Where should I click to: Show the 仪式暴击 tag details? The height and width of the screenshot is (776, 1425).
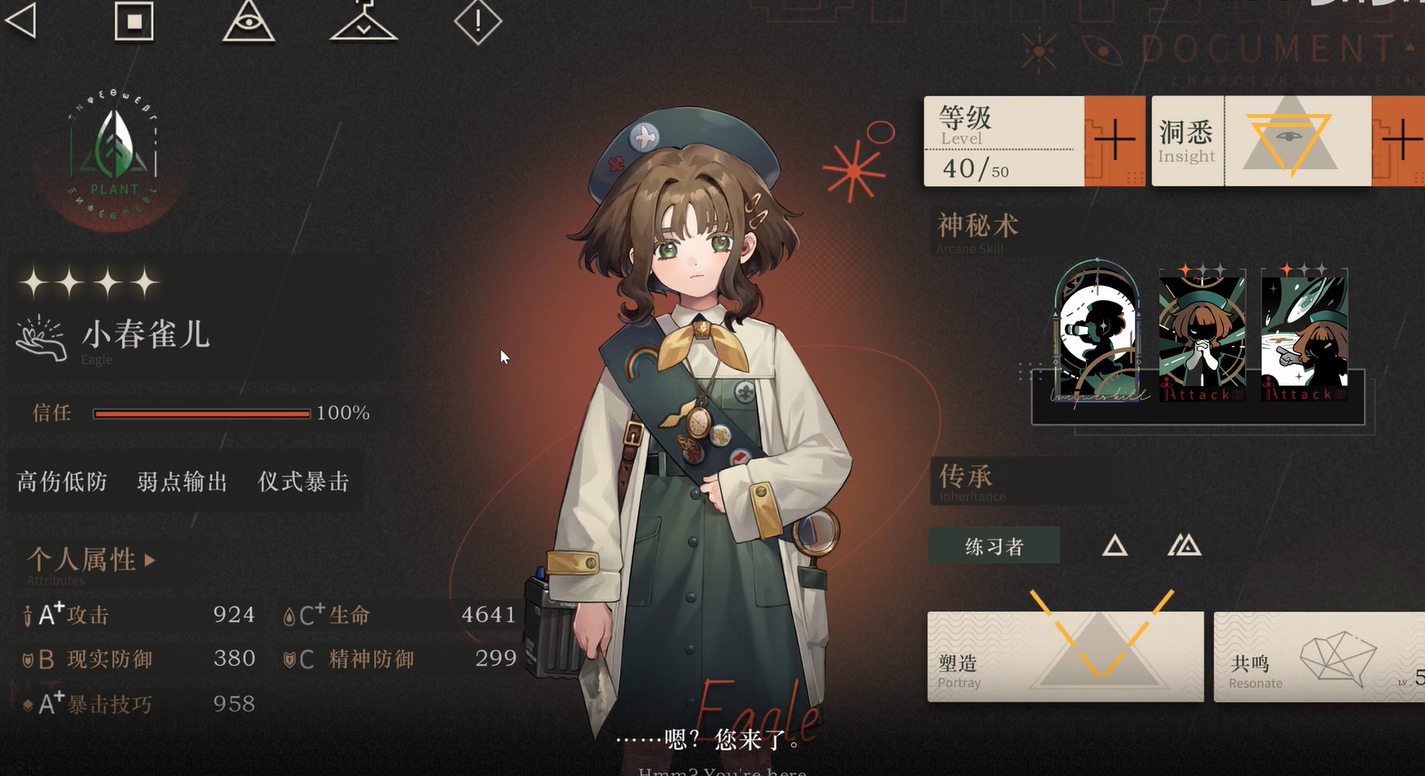point(303,482)
